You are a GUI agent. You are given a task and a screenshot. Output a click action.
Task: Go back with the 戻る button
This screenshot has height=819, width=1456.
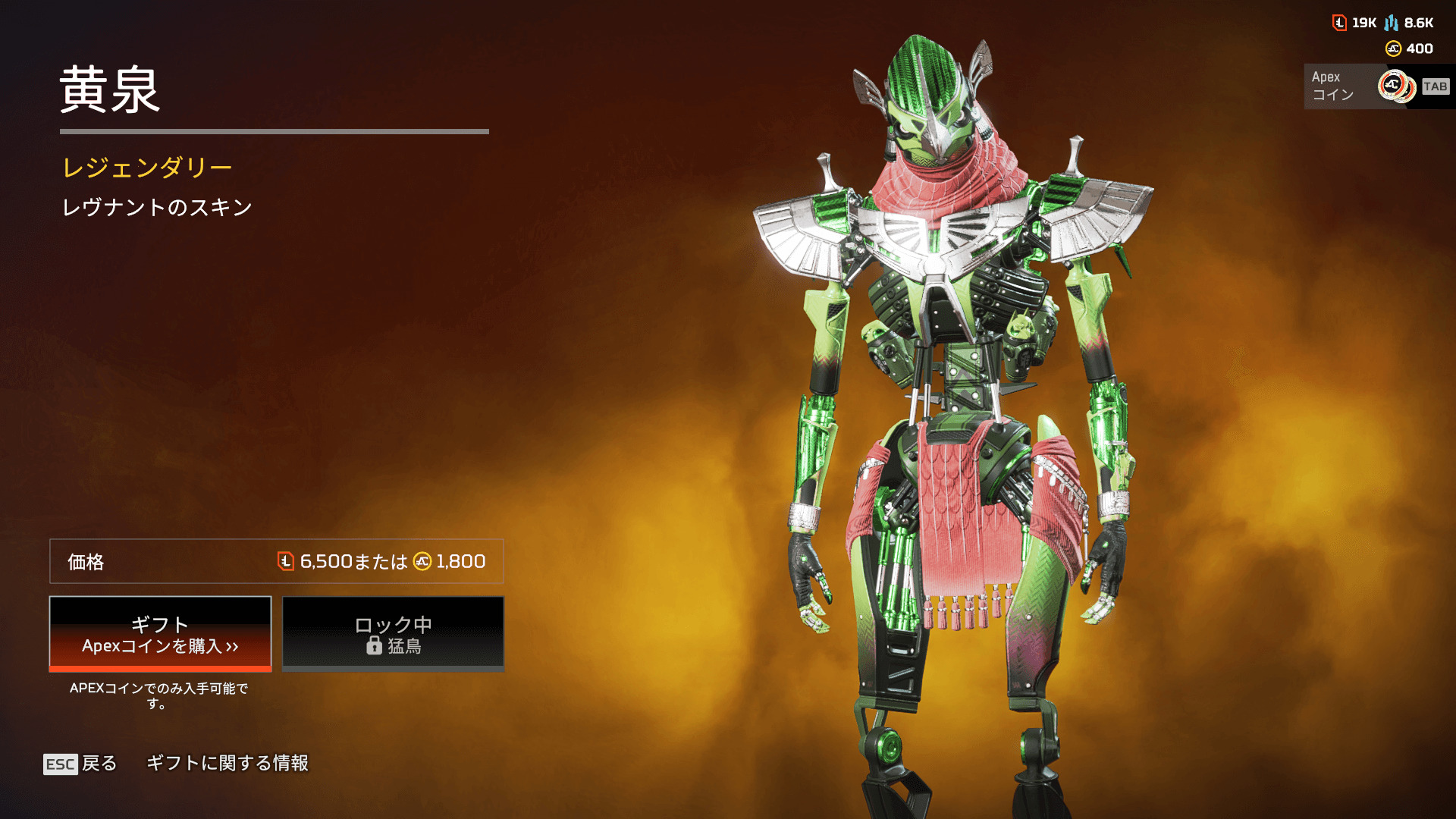click(81, 764)
